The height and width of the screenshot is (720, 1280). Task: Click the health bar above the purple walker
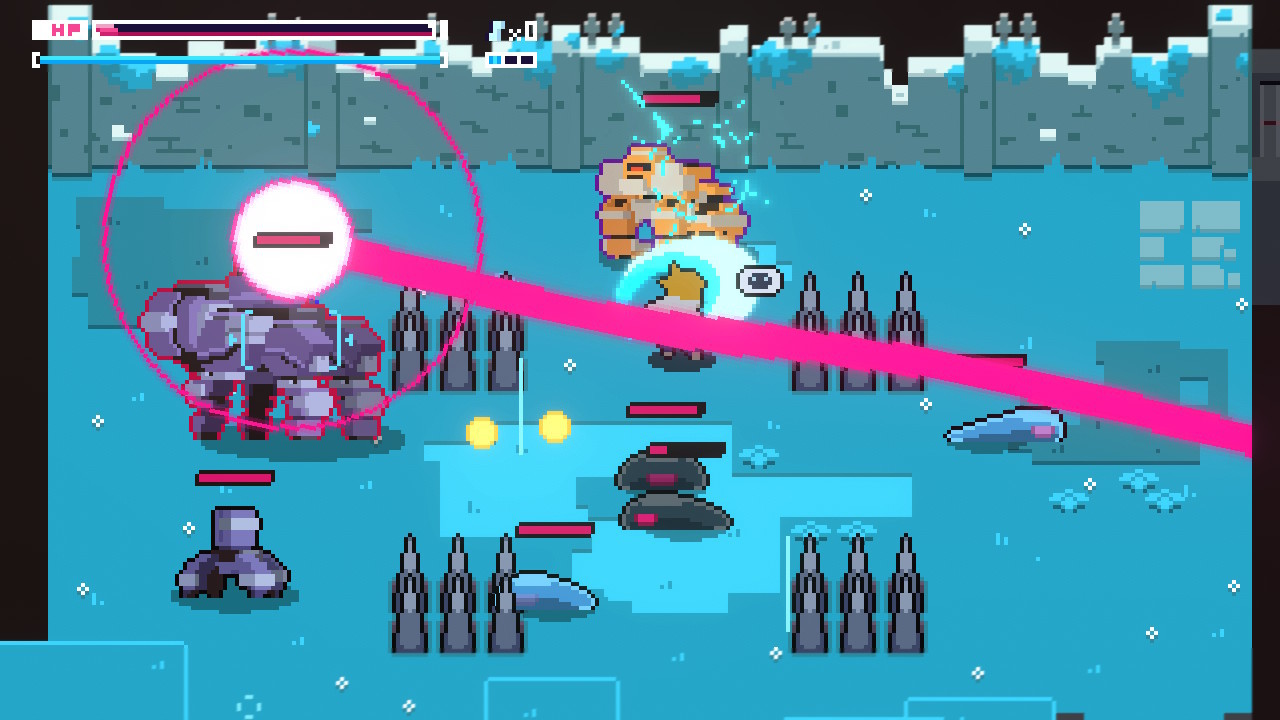236,476
